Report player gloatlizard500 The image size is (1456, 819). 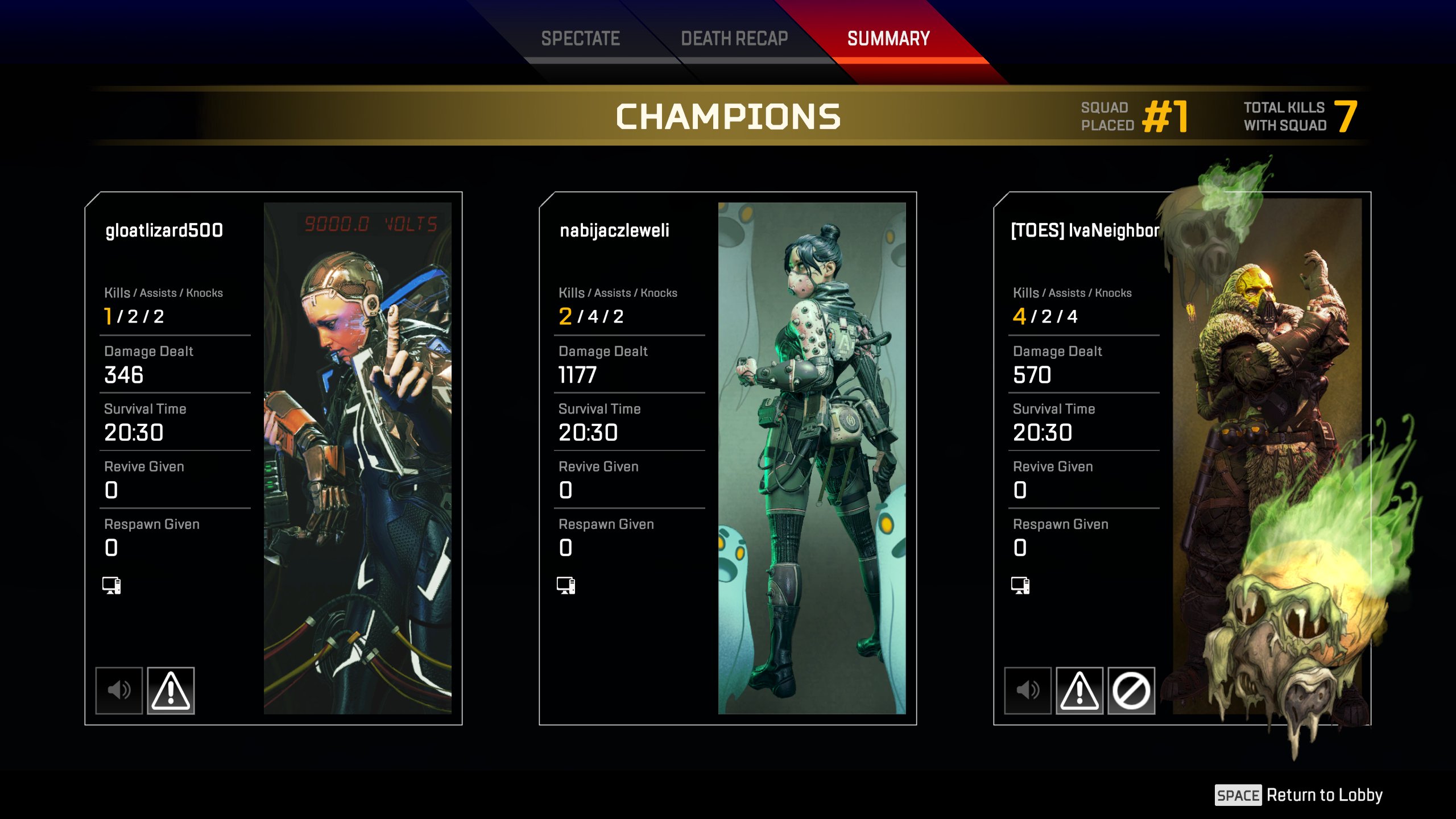(171, 690)
